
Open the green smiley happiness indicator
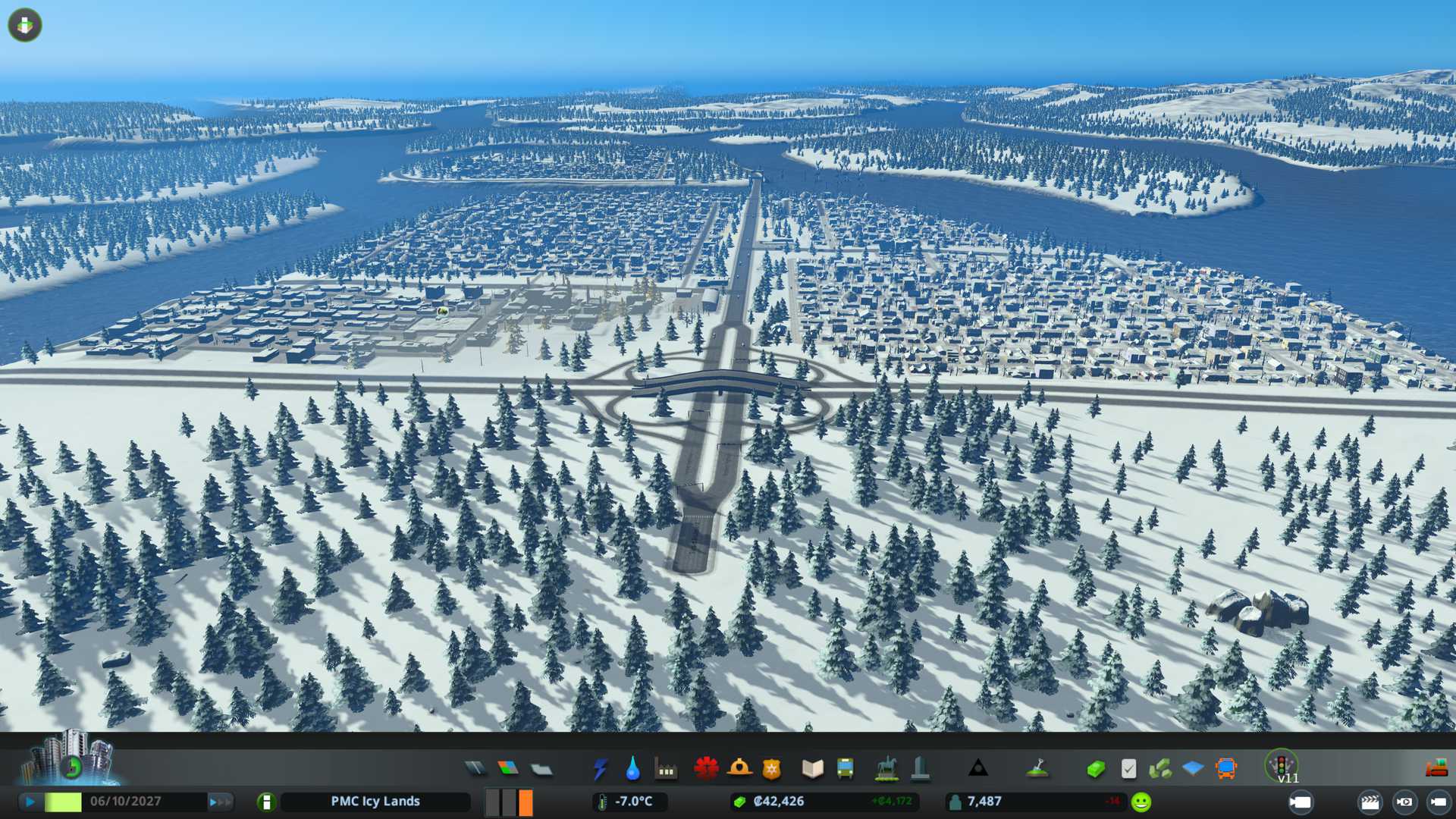click(x=1141, y=802)
